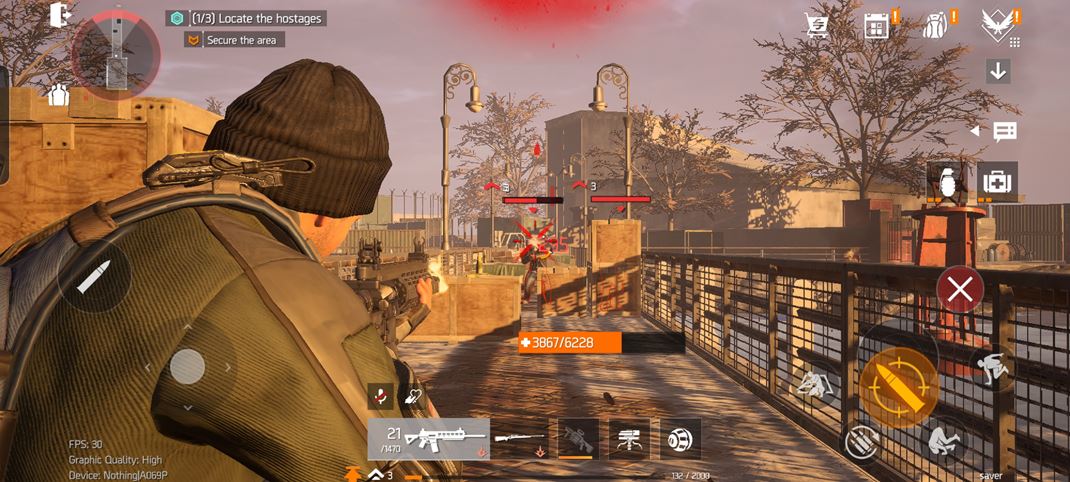The width and height of the screenshot is (1070, 482).
Task: Open the shop cart icon
Action: 818,26
